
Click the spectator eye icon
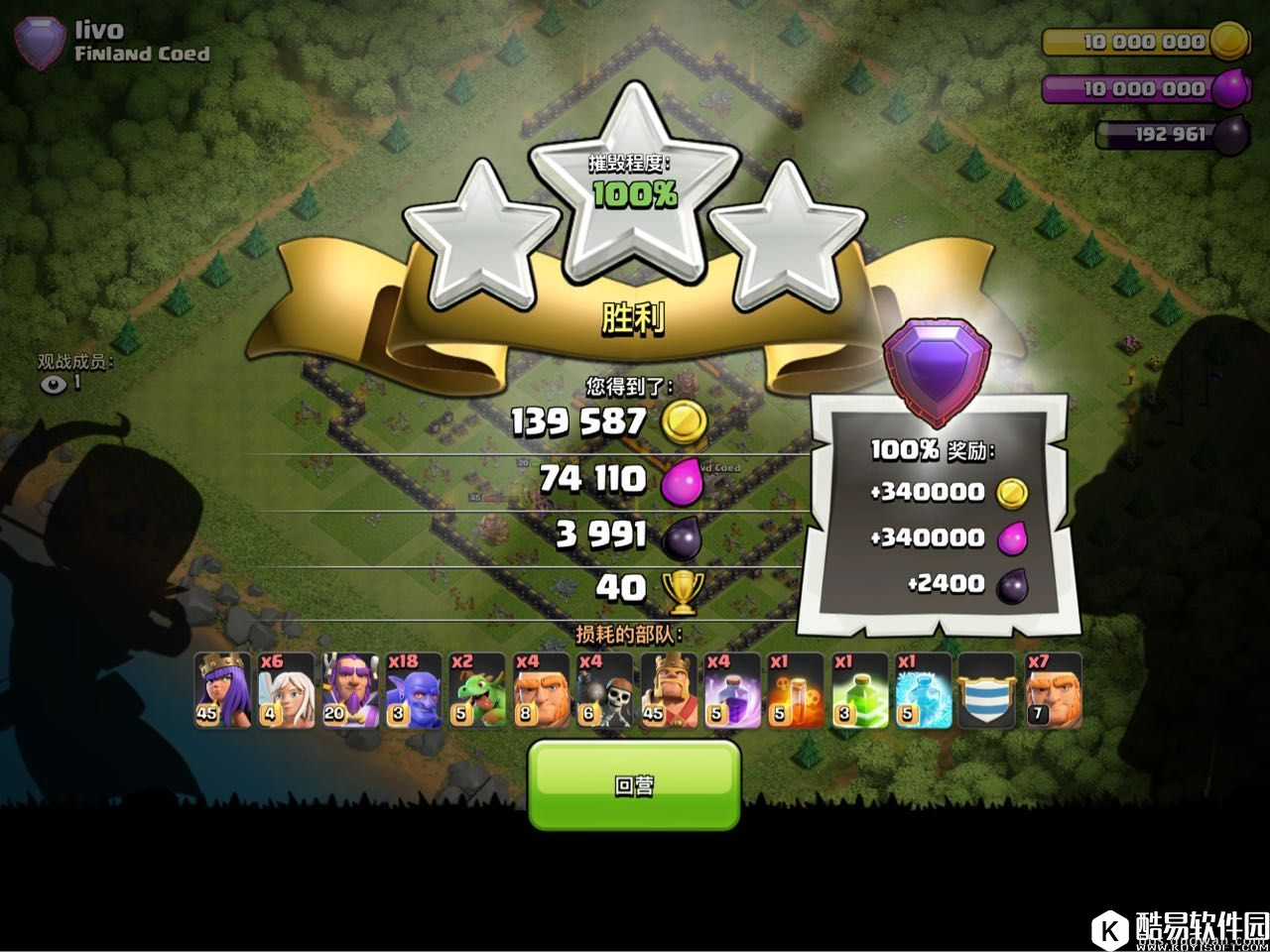[x=55, y=384]
